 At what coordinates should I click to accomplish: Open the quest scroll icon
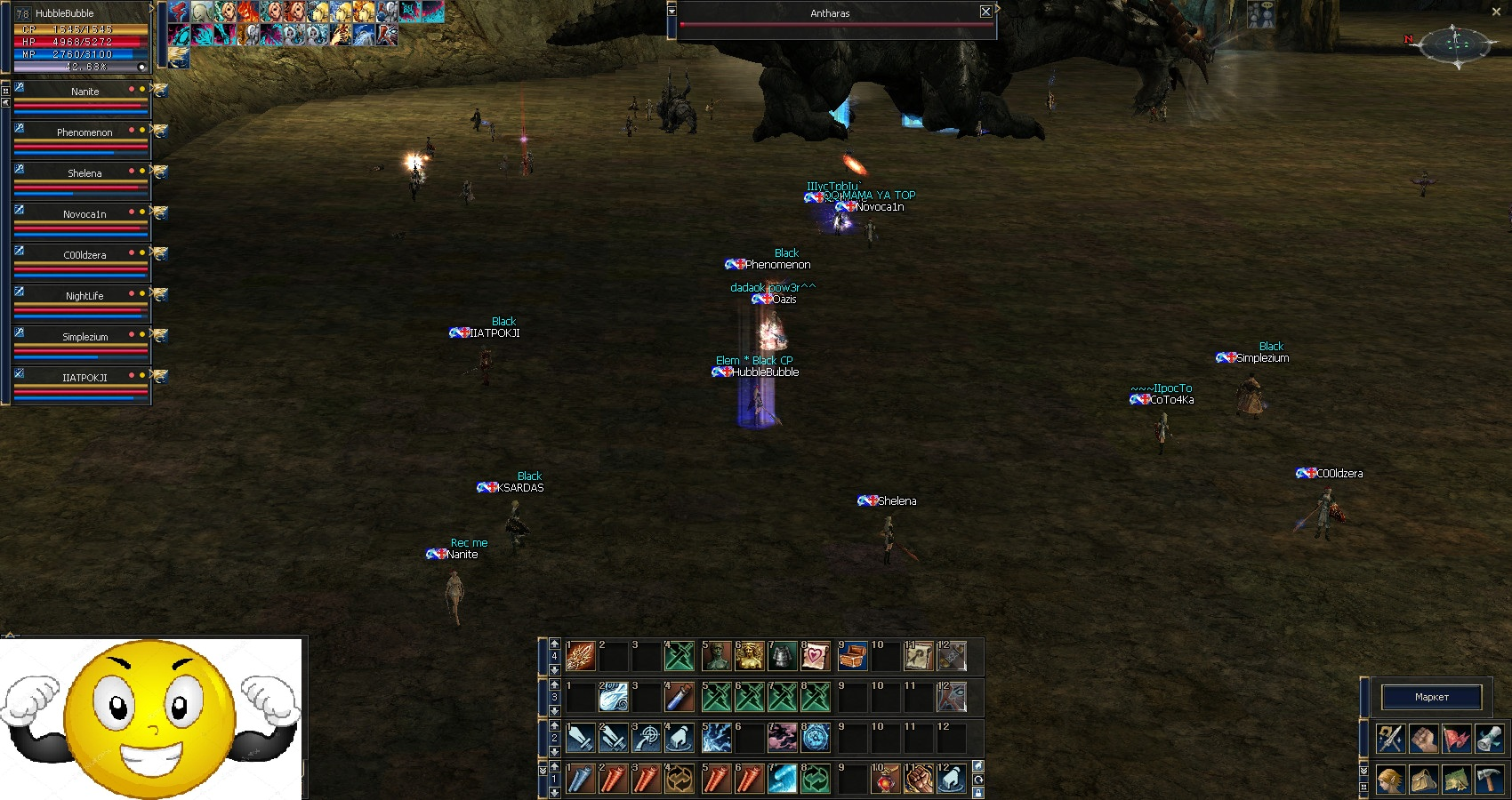(1490, 739)
